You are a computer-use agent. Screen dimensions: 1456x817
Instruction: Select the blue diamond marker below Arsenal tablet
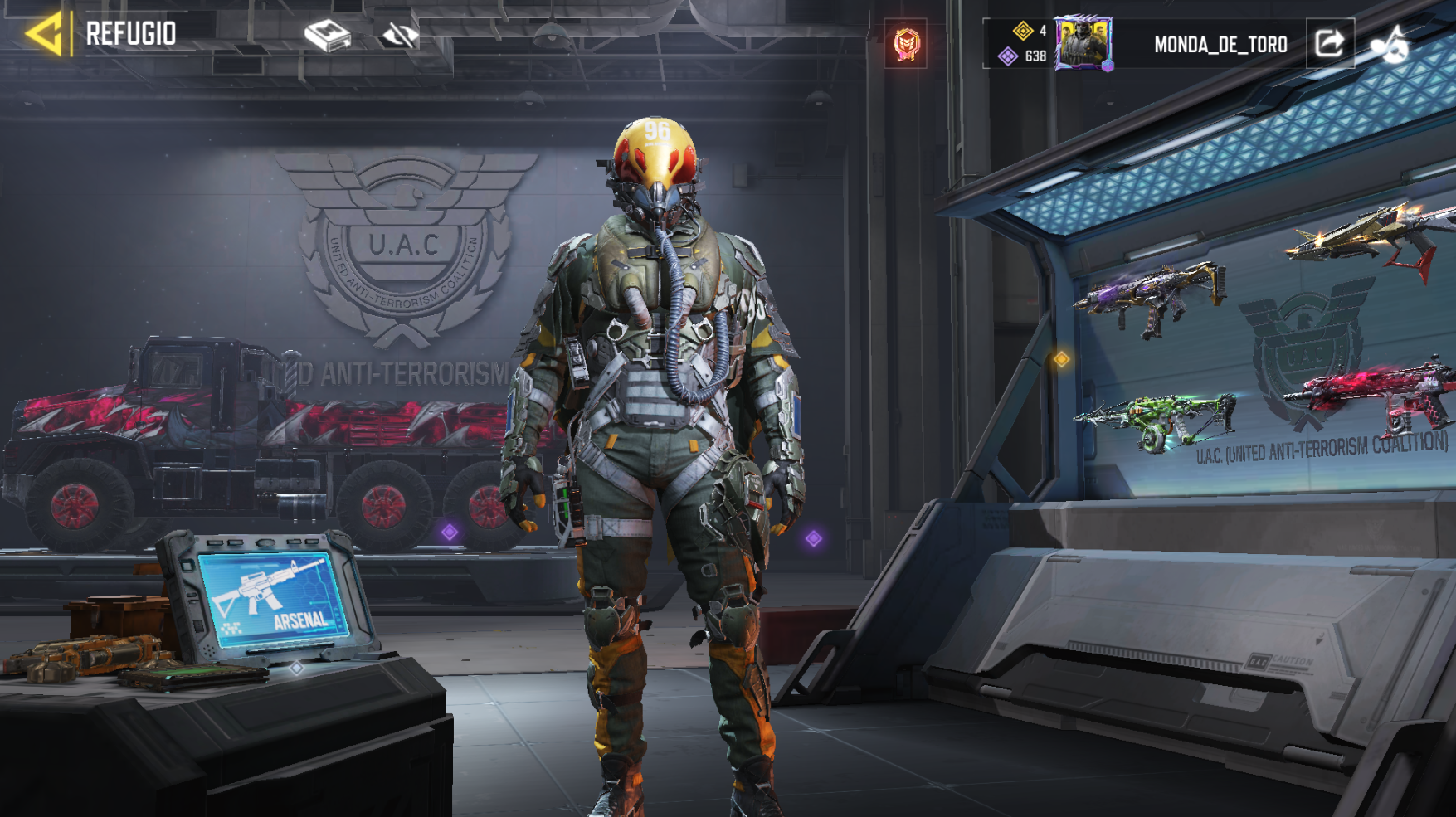[296, 668]
